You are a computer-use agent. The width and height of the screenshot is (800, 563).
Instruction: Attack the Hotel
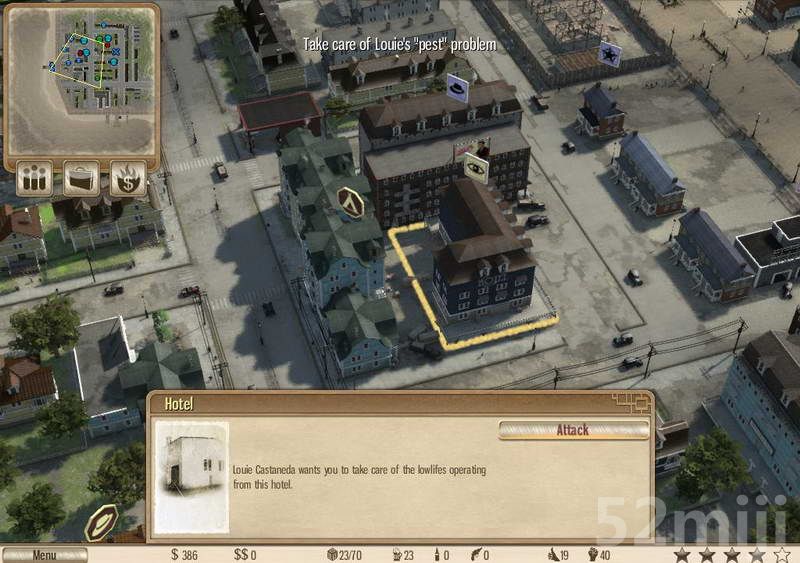[573, 430]
